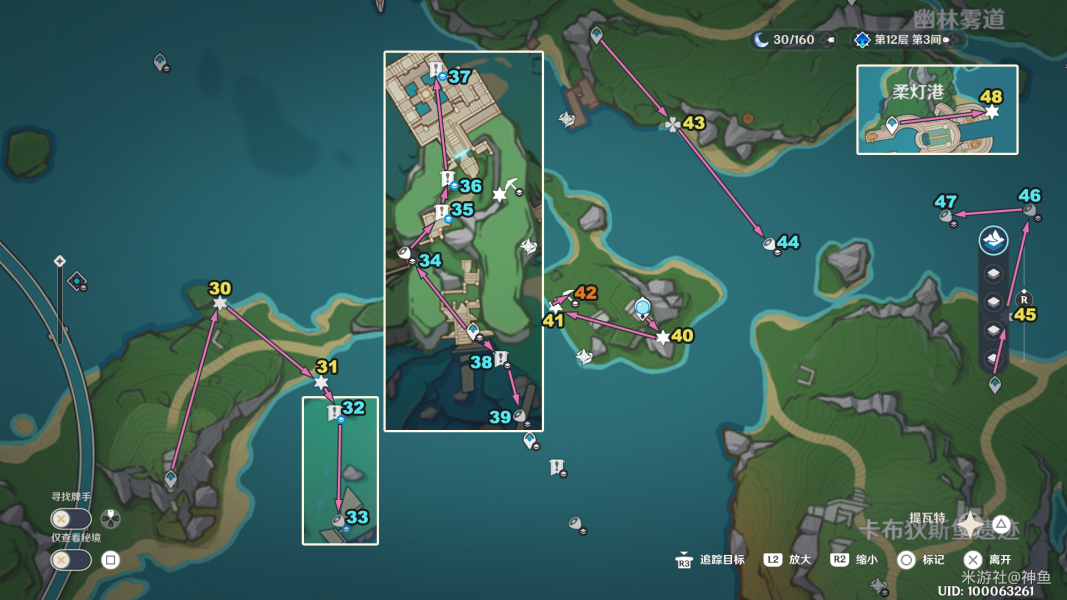This screenshot has width=1067, height=600.
Task: Open the 提瓦特 region selector star
Action: (971, 524)
